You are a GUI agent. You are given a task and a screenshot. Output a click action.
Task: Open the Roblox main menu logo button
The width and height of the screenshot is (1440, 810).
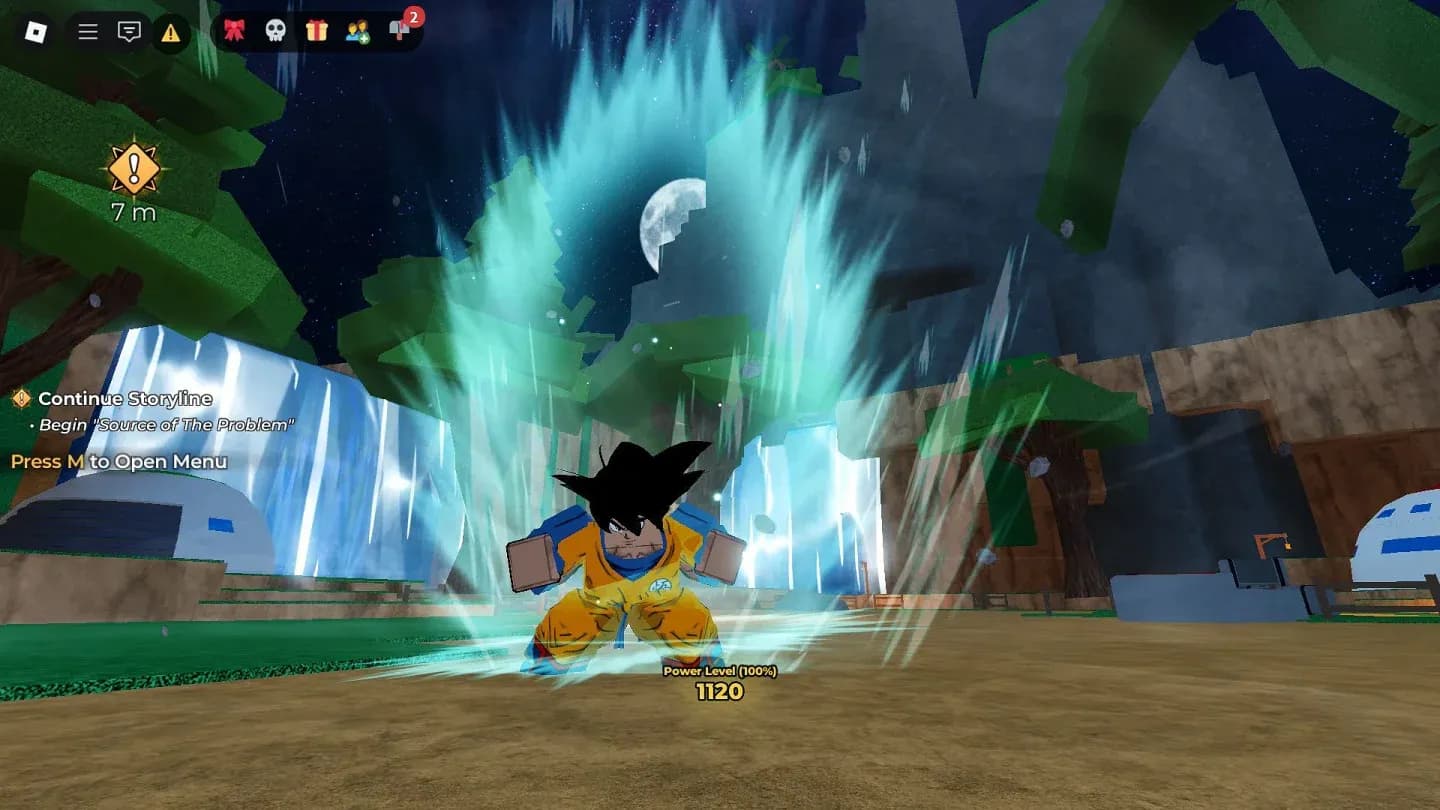point(36,32)
